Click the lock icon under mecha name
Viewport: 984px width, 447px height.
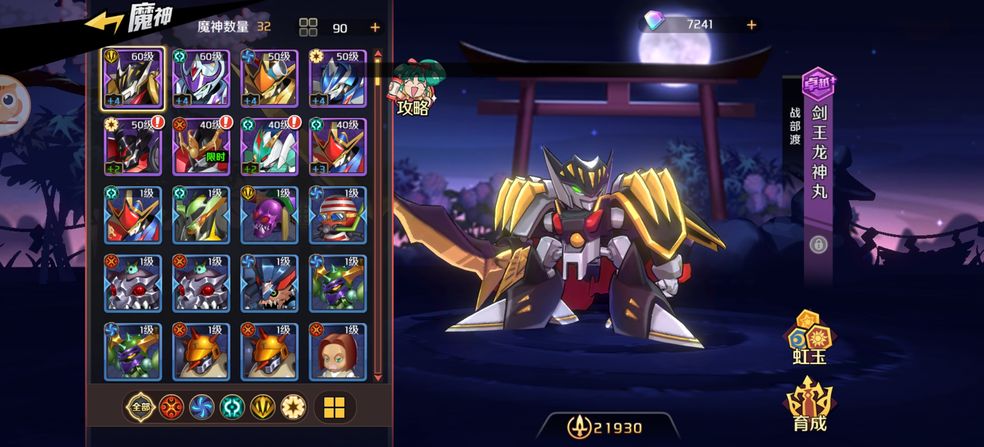click(x=818, y=244)
